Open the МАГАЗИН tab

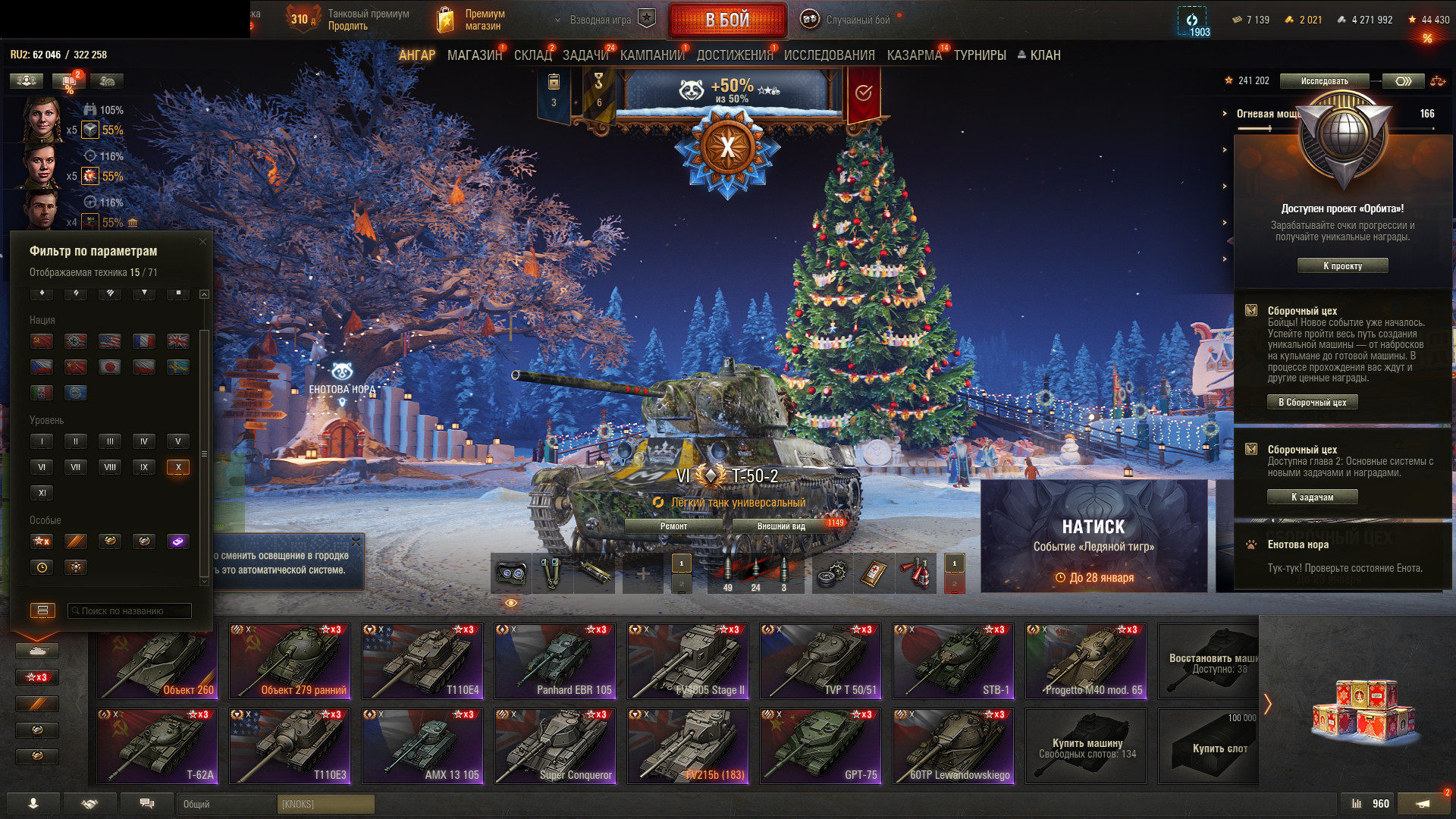[x=474, y=55]
